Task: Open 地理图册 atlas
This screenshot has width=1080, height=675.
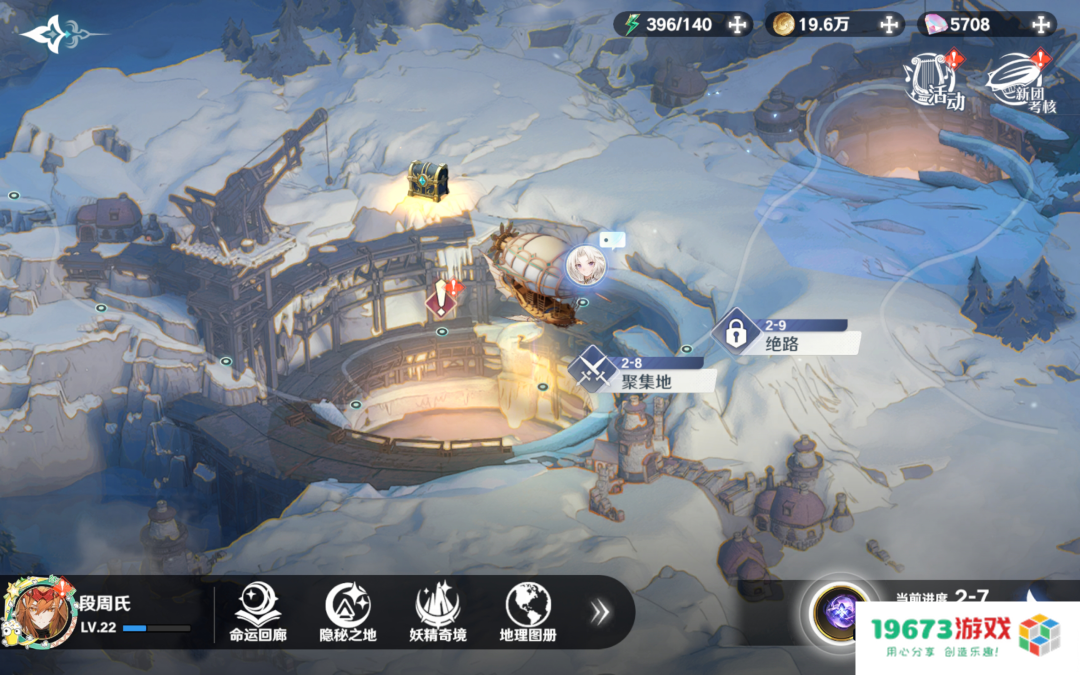Action: pyautogui.click(x=527, y=612)
